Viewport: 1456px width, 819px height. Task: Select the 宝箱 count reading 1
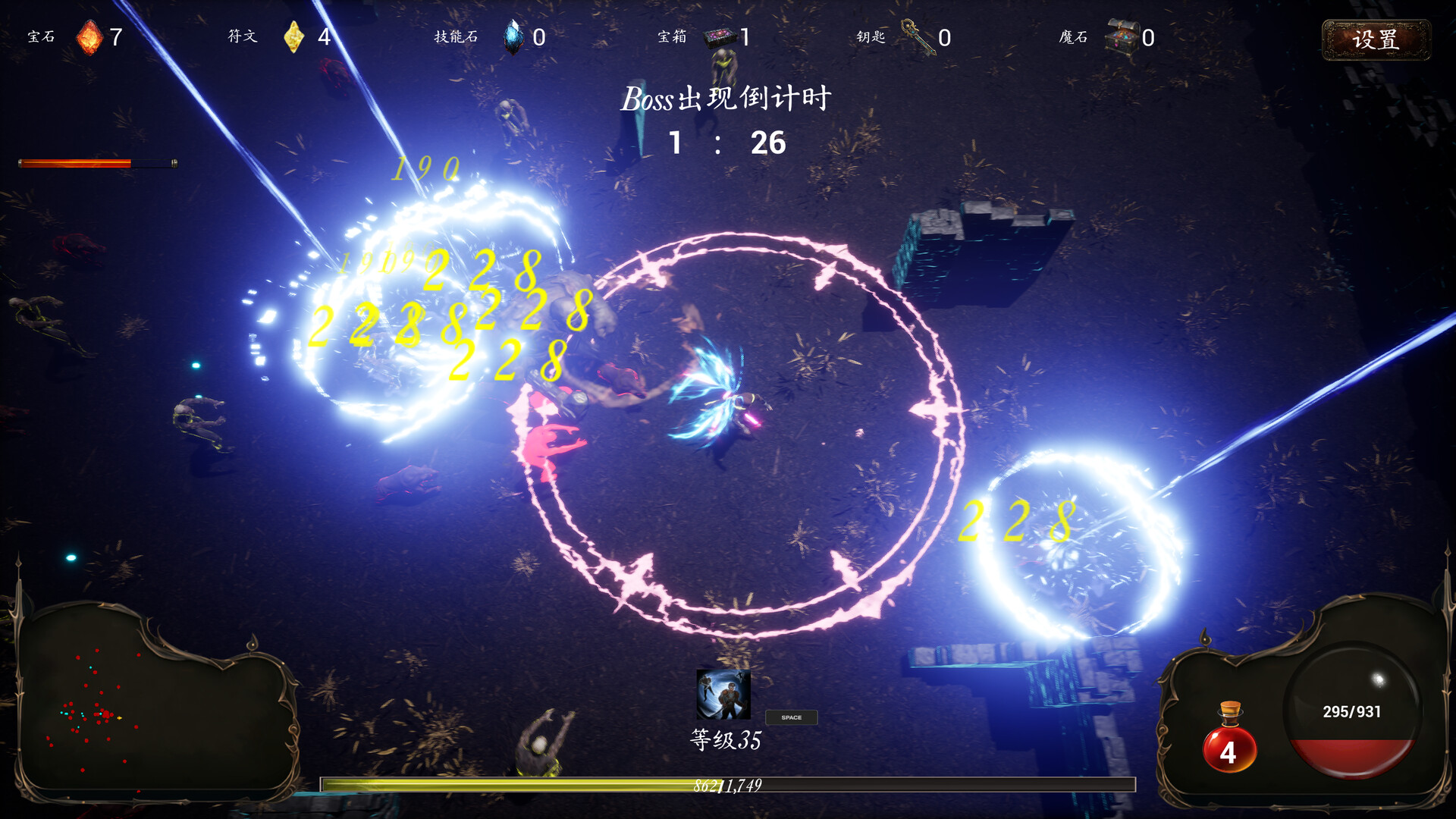pos(746,35)
